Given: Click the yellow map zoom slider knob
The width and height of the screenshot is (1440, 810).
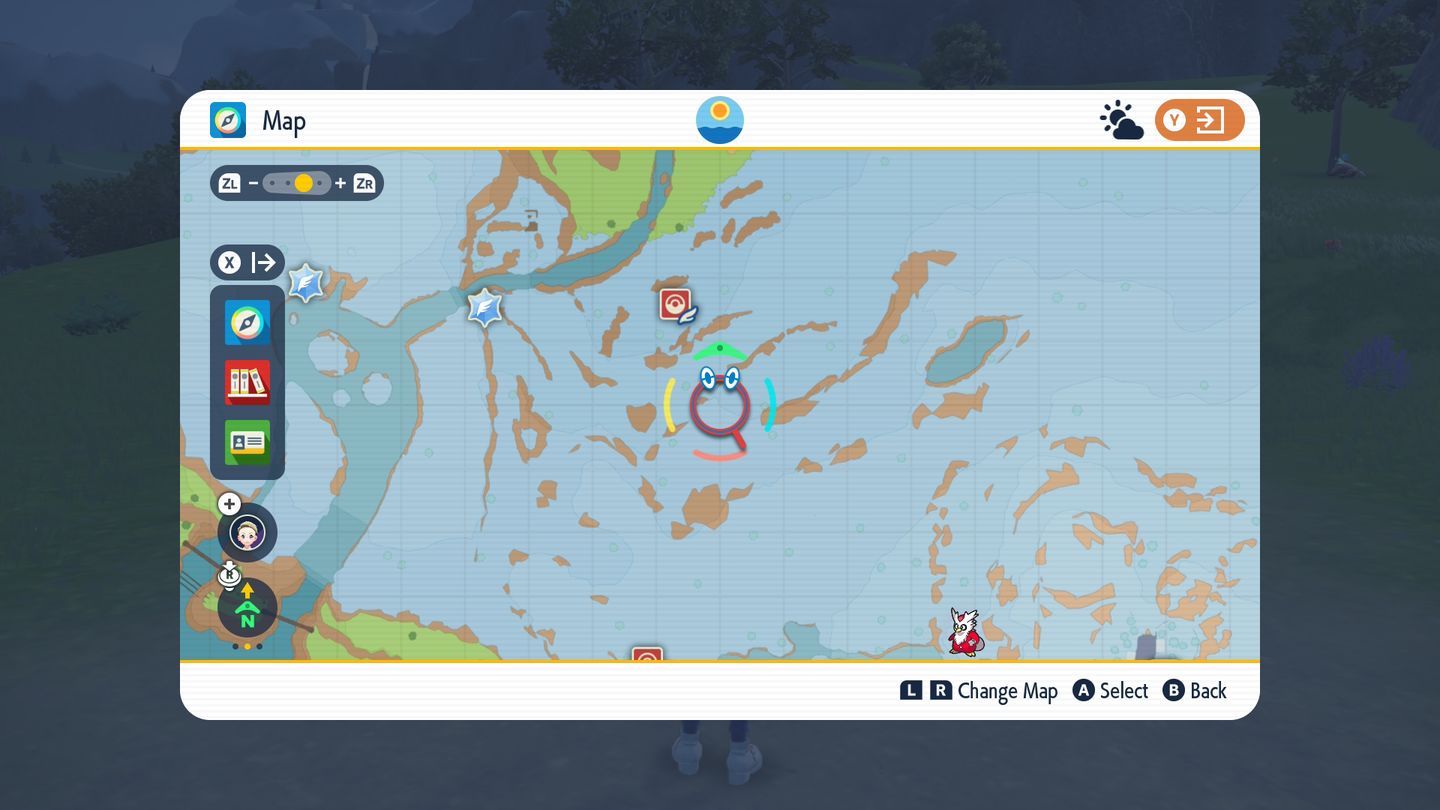Looking at the screenshot, I should tap(304, 184).
